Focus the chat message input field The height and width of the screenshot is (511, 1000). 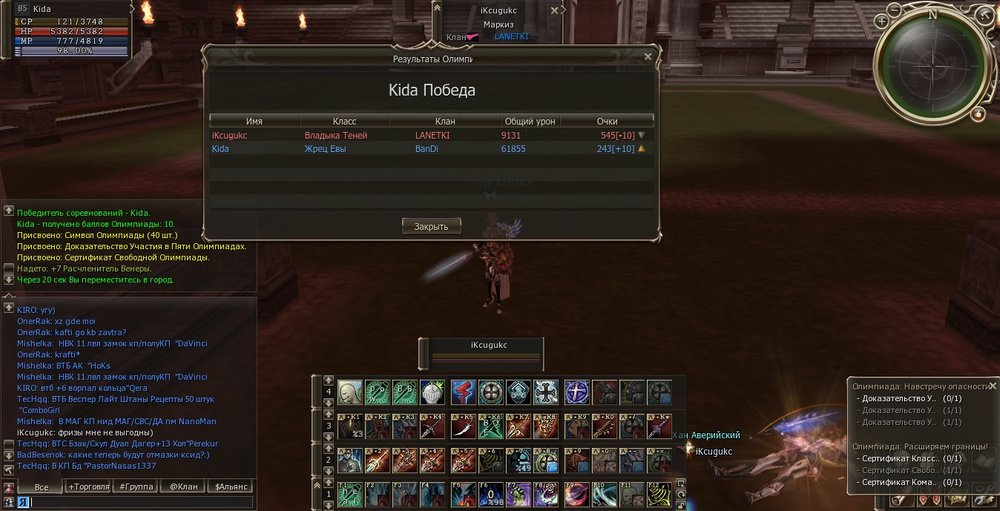point(130,502)
